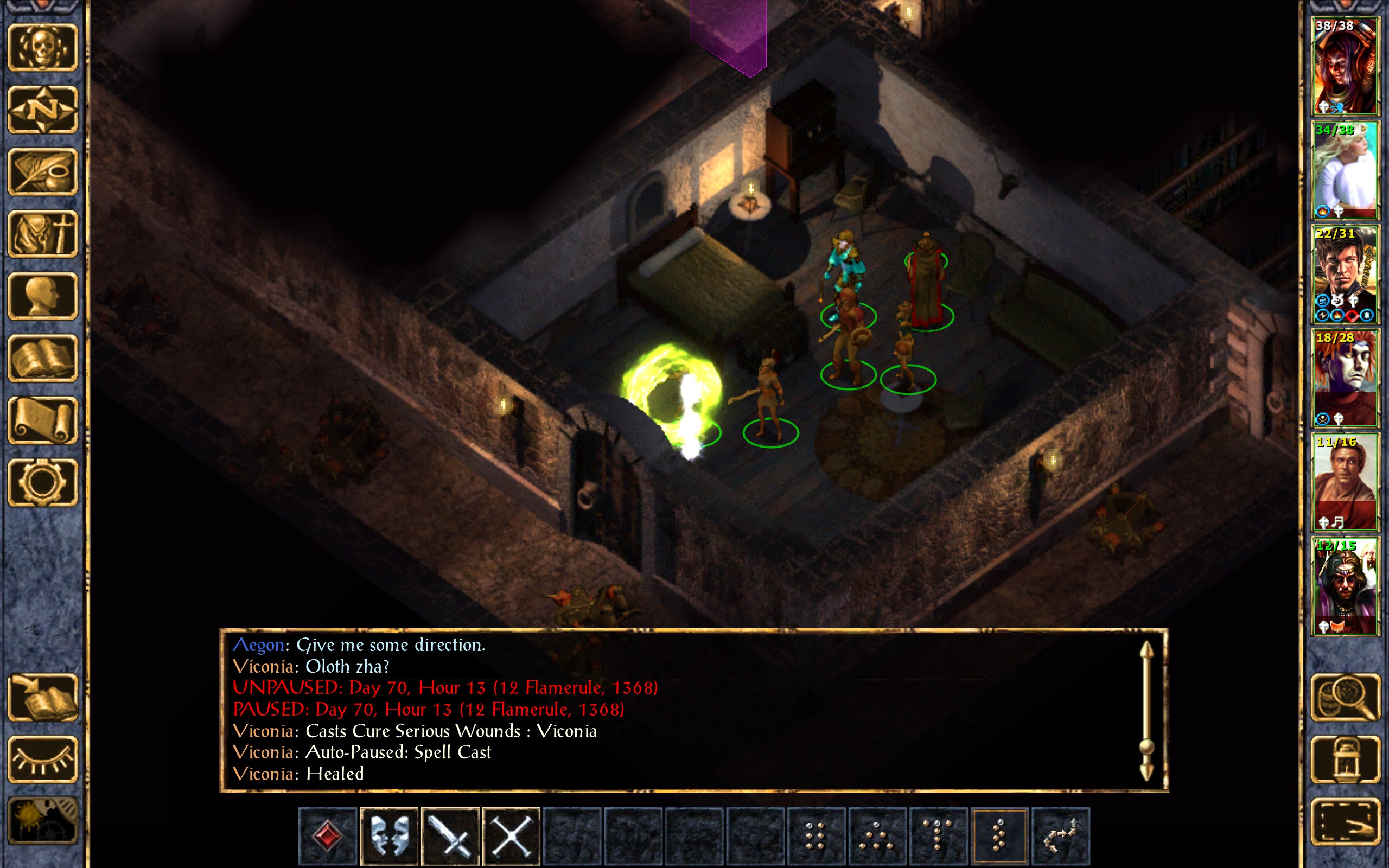Click the quick save book icon
This screenshot has height=868, width=1389.
(42, 698)
